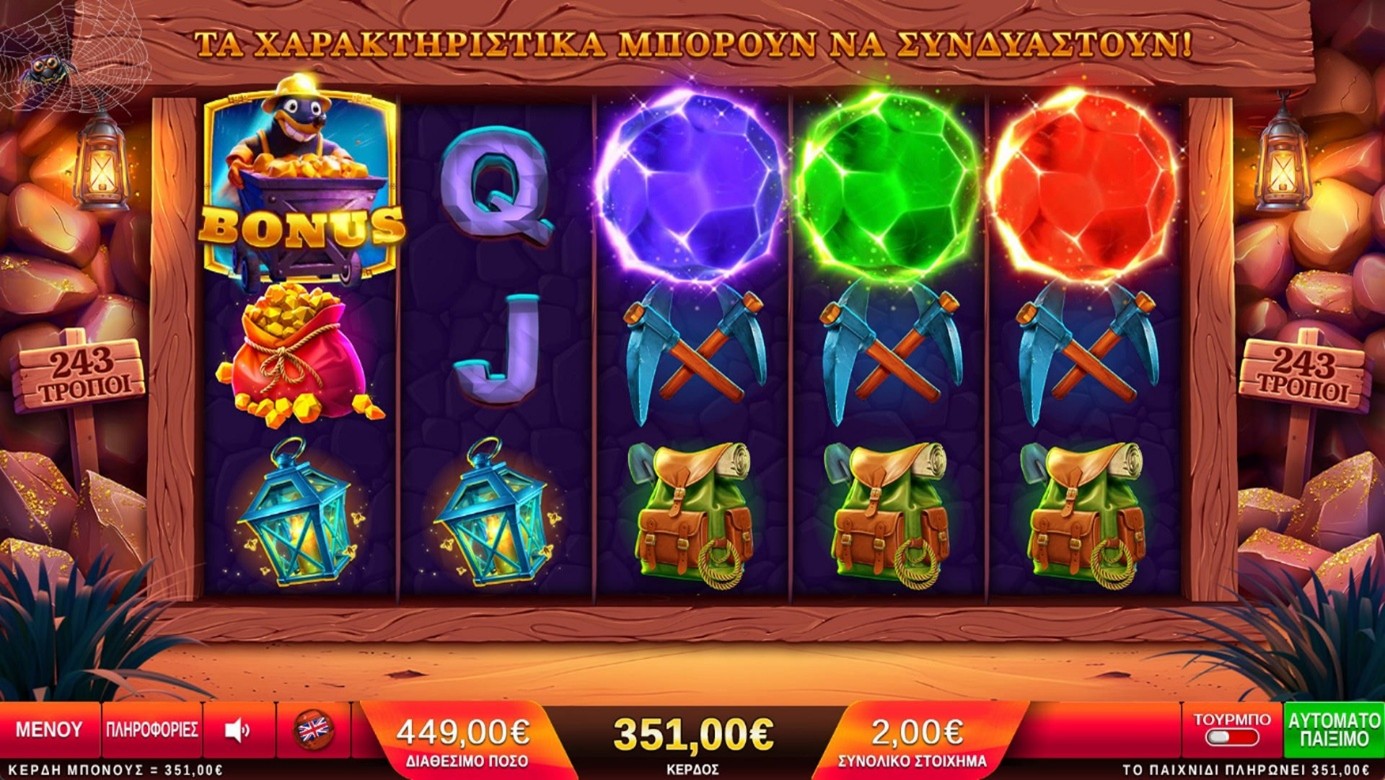
Task: Start ΑΥΤΟΜΑΤΟ ΠΑΙΞΙΜΟ autoplay
Action: click(1334, 730)
